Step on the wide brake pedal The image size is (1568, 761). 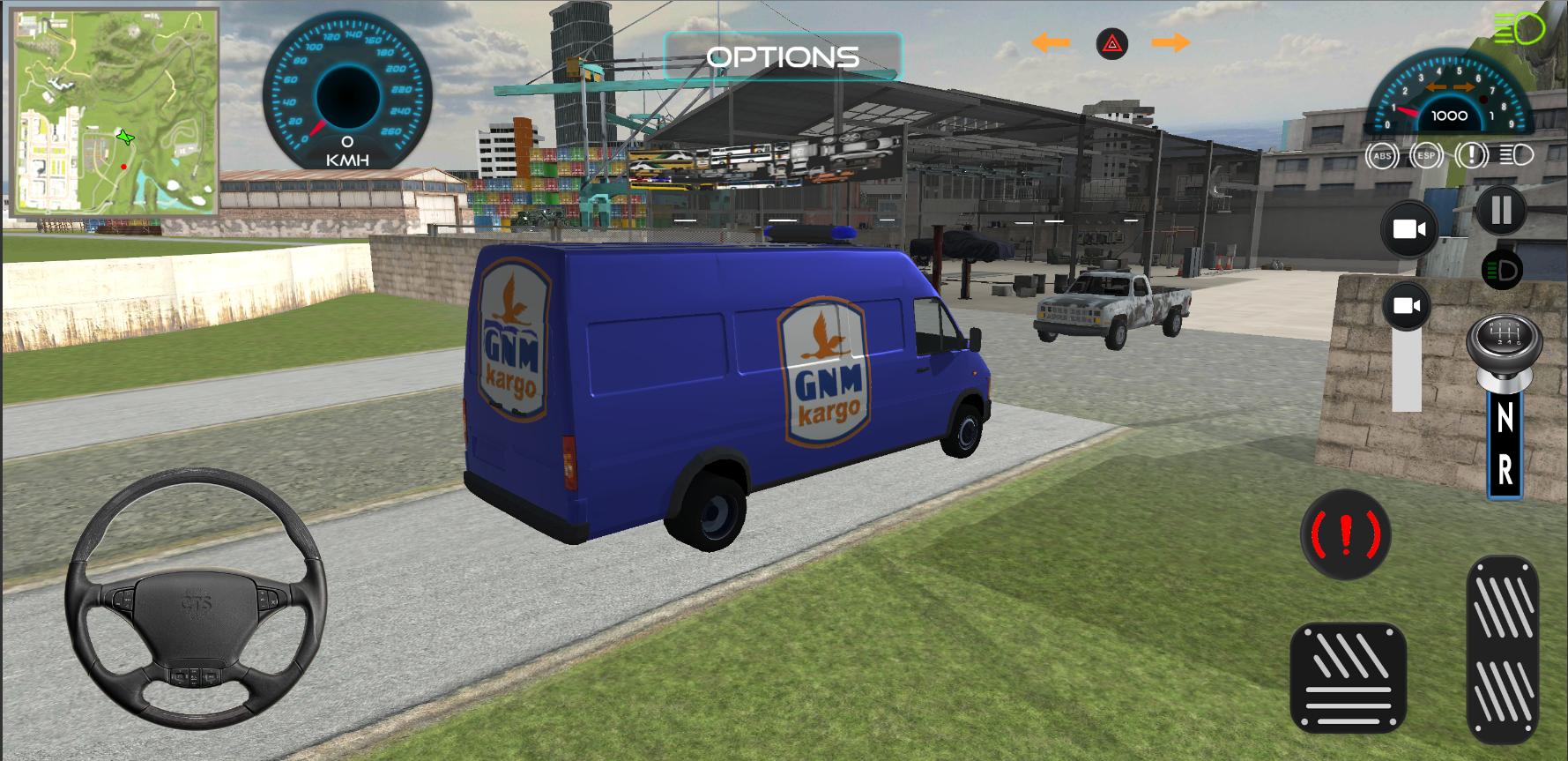pos(1348,677)
